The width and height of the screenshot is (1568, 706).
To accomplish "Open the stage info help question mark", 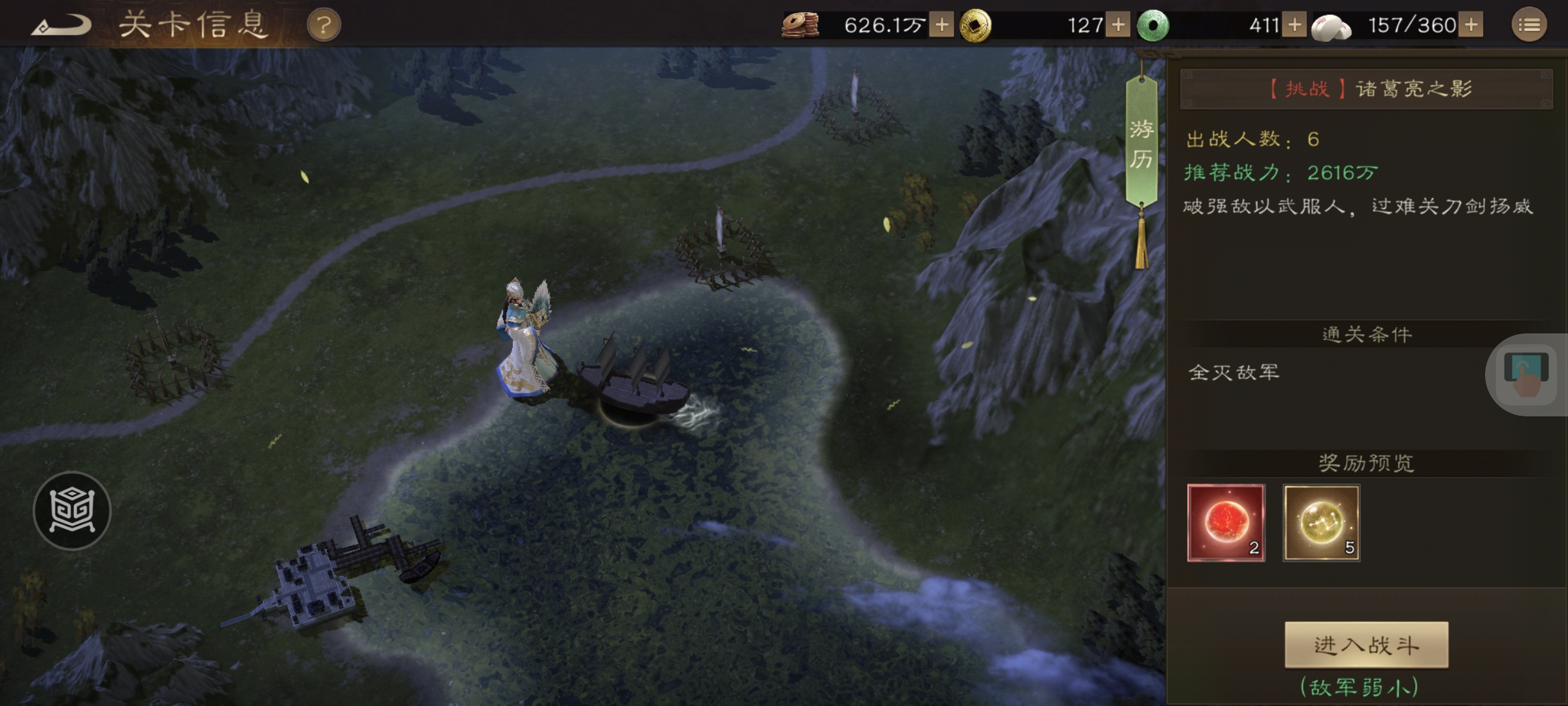I will (323, 26).
